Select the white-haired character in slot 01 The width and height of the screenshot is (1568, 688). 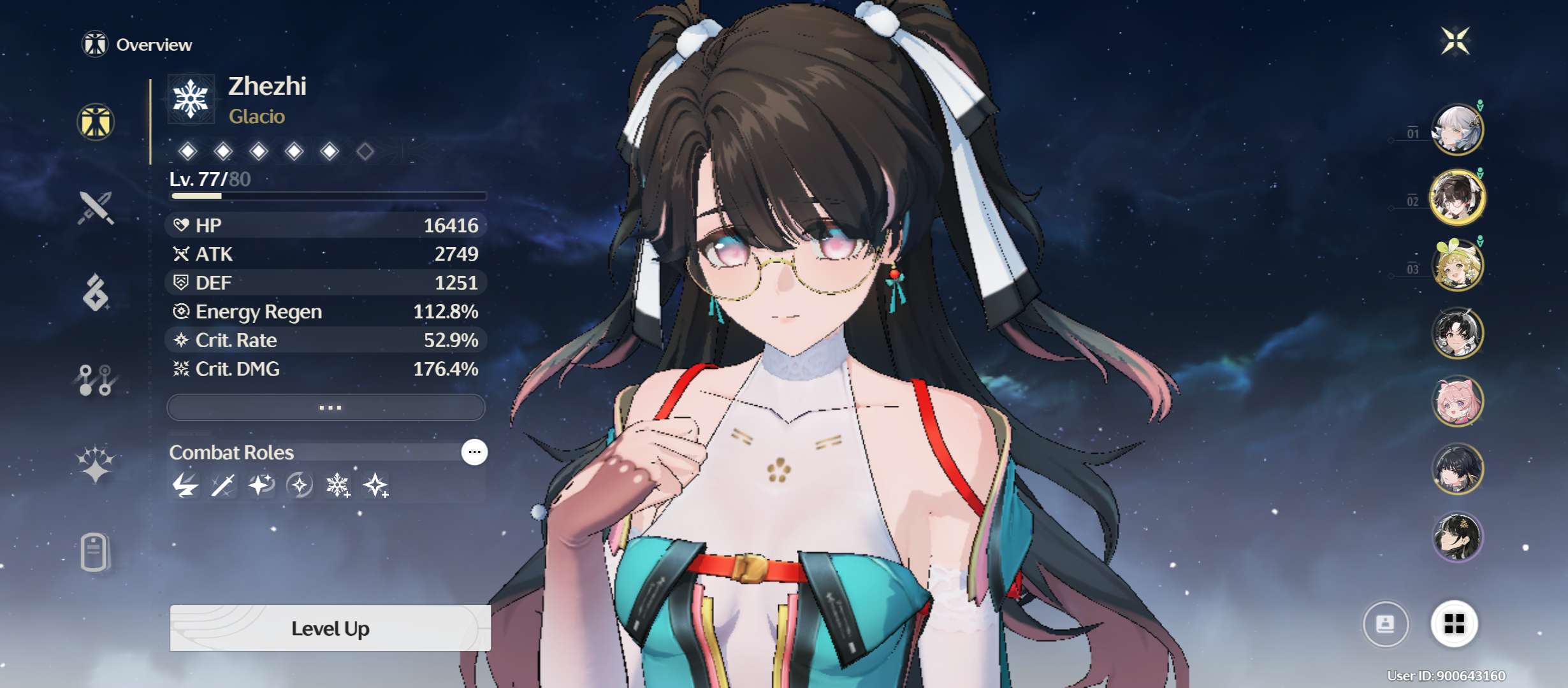click(1457, 129)
